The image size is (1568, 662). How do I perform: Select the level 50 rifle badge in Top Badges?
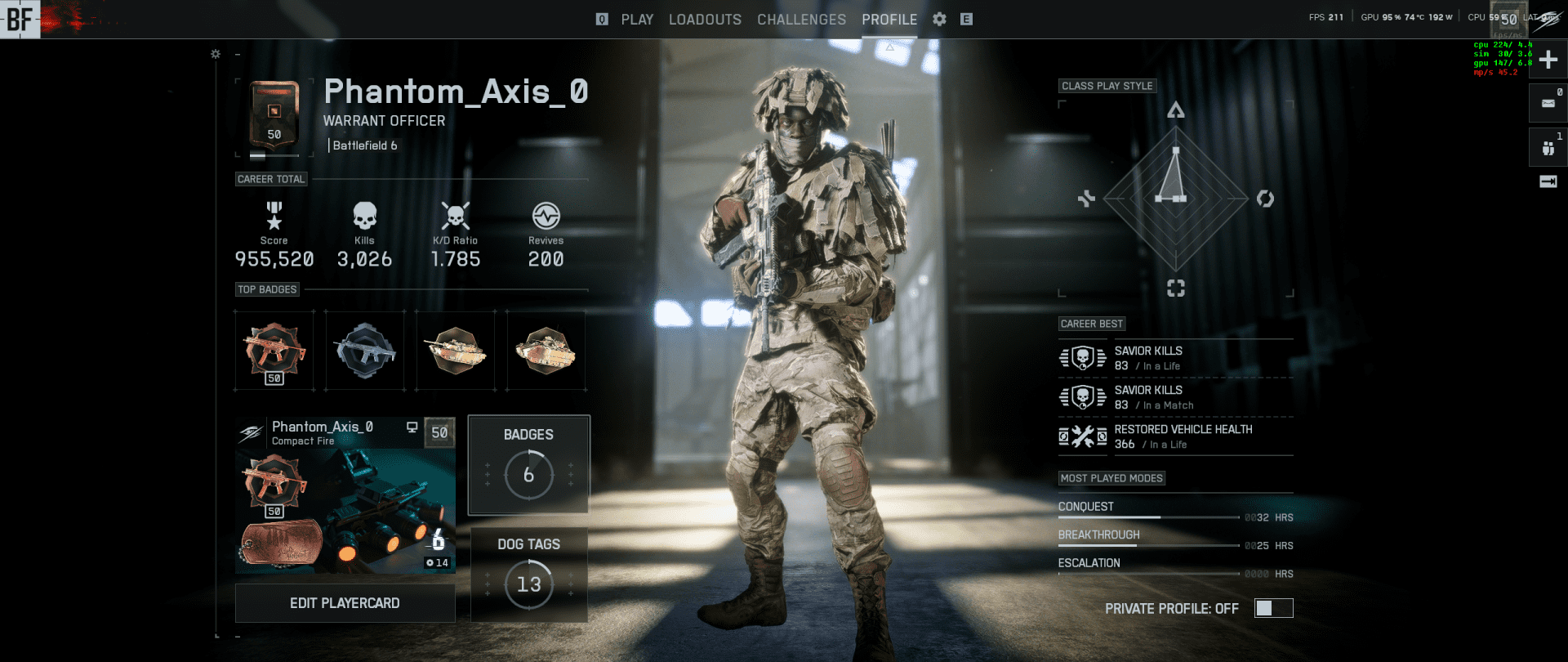click(274, 350)
